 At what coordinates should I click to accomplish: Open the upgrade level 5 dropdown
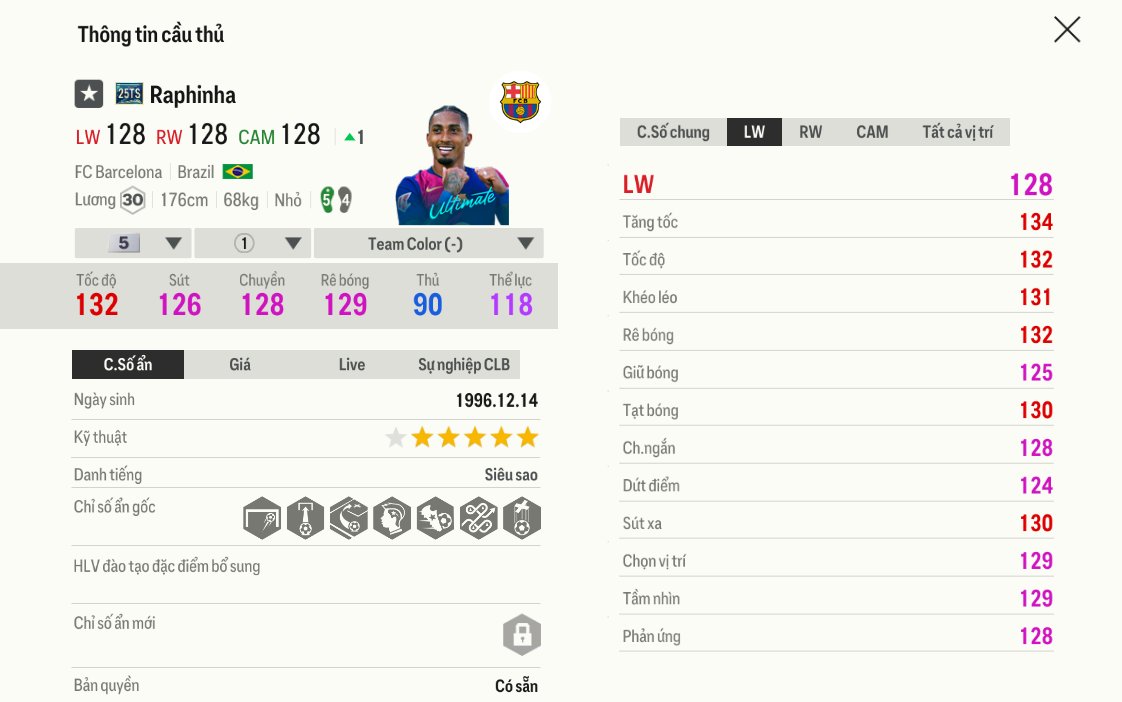click(133, 243)
